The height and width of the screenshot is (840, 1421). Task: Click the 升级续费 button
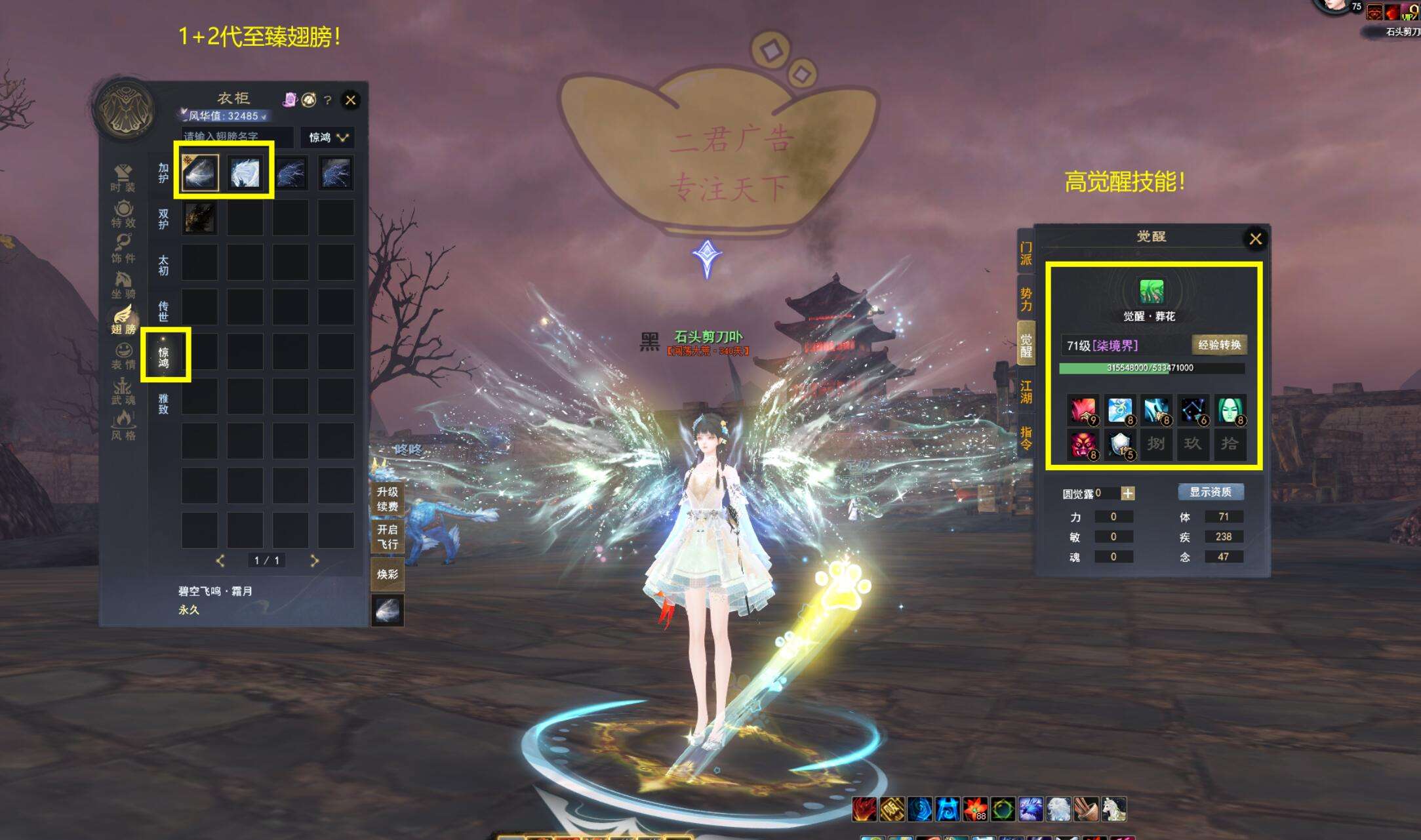coord(387,499)
